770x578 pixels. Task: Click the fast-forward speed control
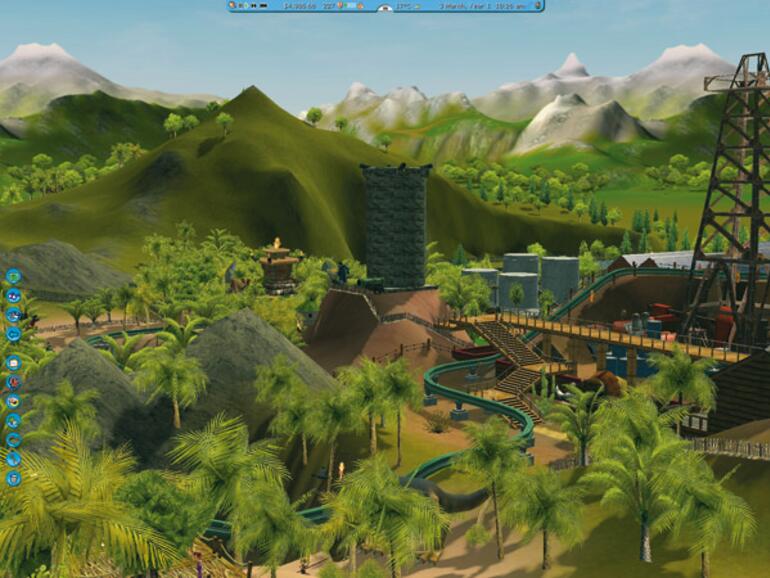tap(253, 6)
